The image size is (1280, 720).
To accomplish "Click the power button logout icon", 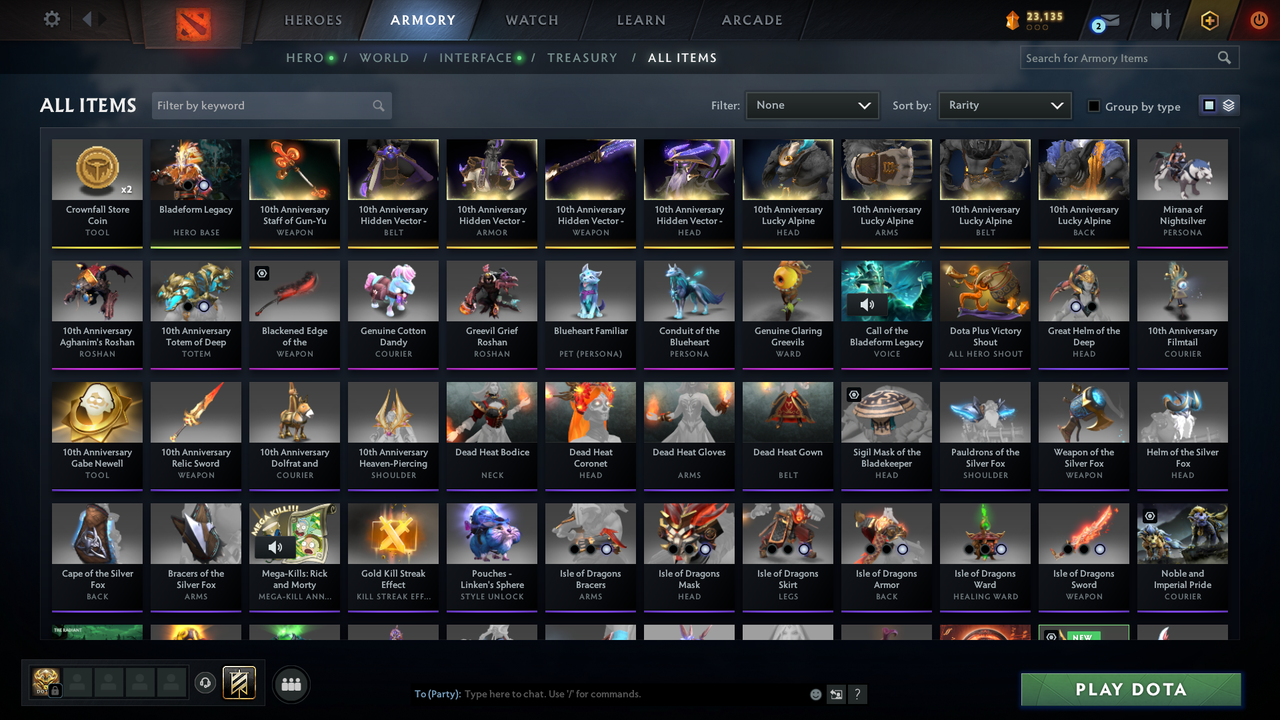I will (x=1258, y=19).
